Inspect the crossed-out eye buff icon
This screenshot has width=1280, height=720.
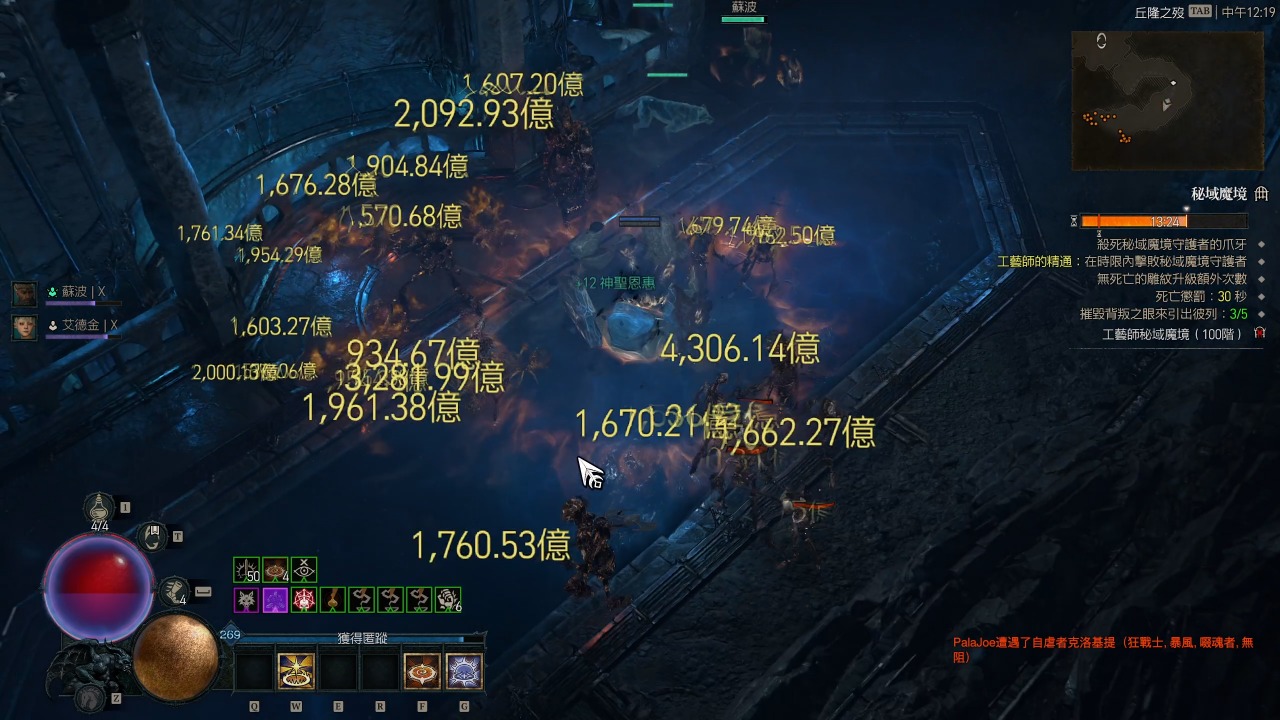pyautogui.click(x=304, y=570)
